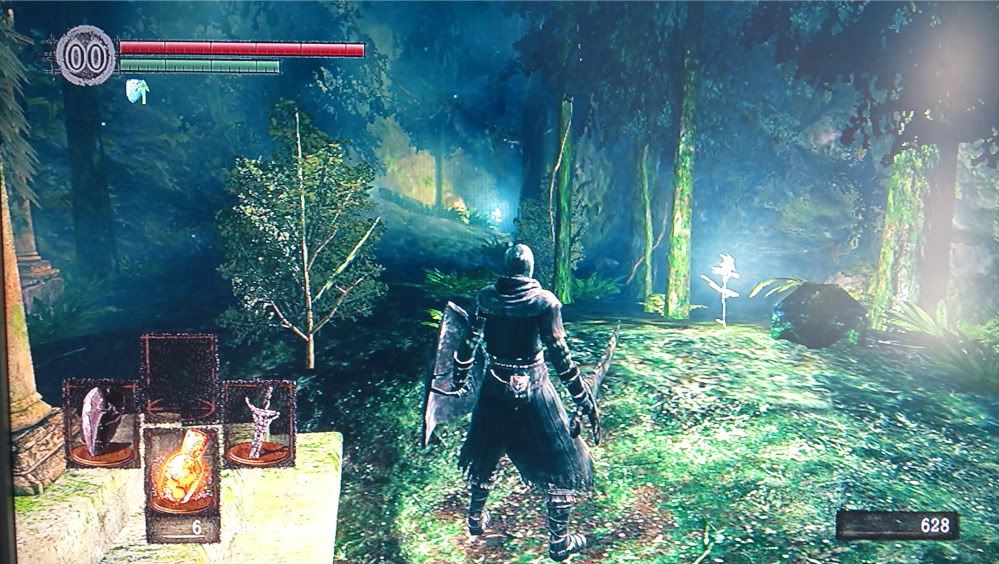Select the left-hand shield slot
The width and height of the screenshot is (999, 564).
(101, 423)
